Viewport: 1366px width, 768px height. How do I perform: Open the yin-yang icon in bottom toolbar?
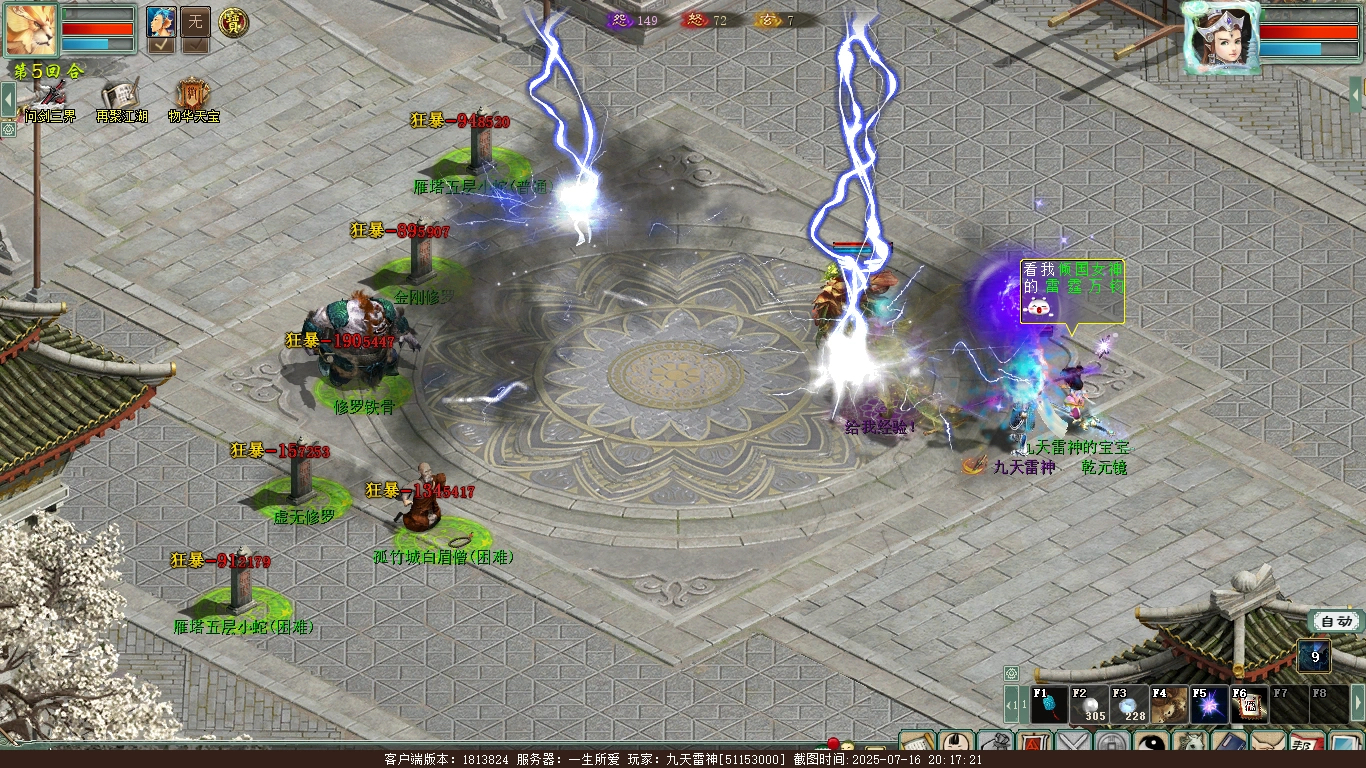(x=1151, y=745)
